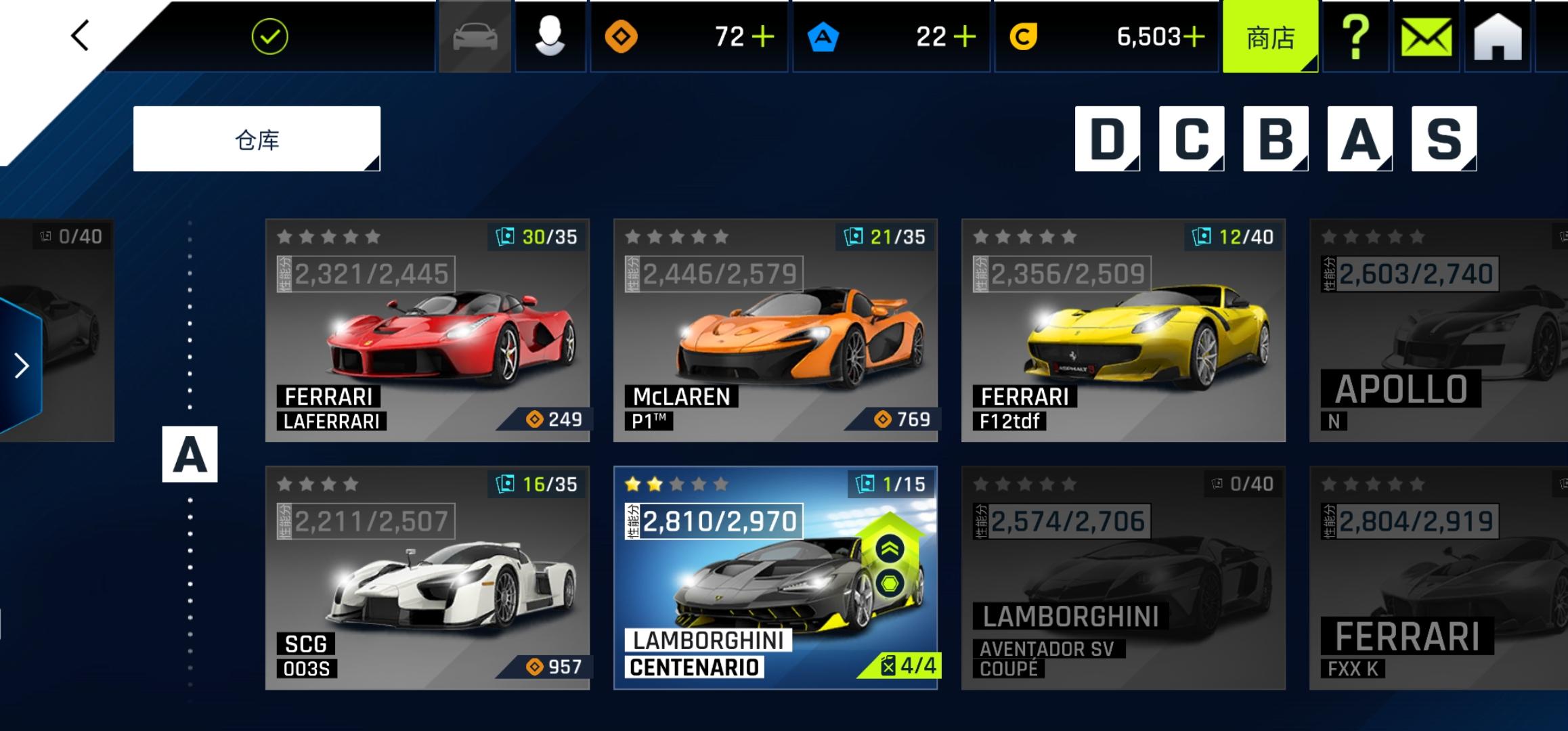Select the Lamborghini Centenario card

(x=775, y=577)
